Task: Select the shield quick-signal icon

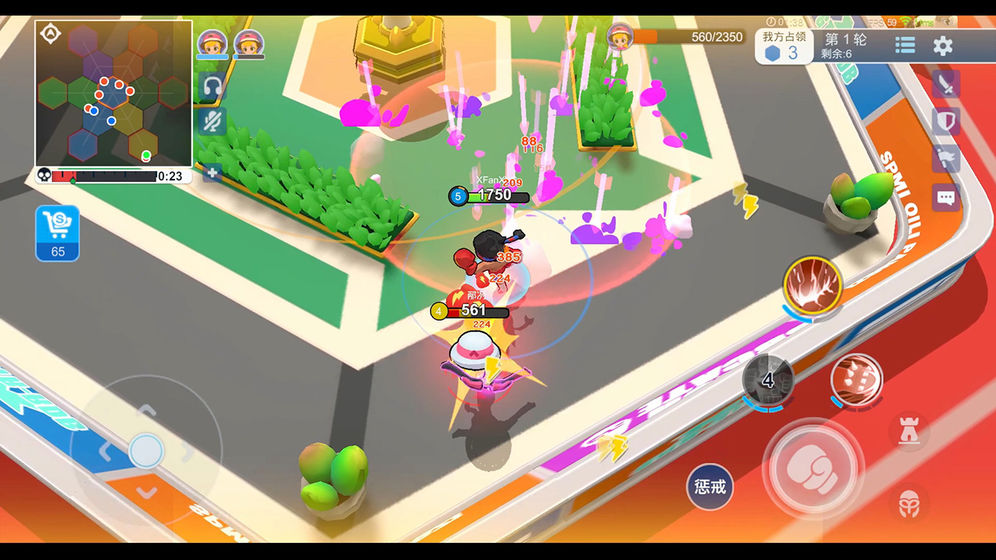Action: click(946, 122)
